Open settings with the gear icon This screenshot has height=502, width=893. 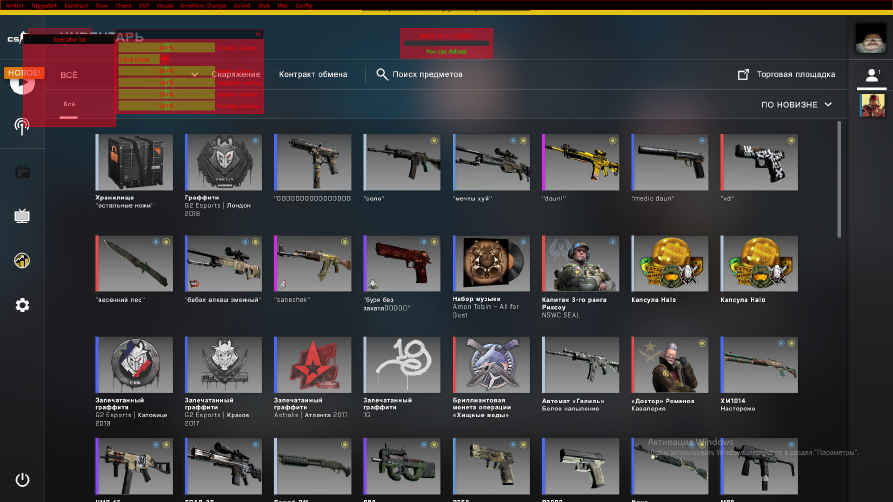(22, 305)
